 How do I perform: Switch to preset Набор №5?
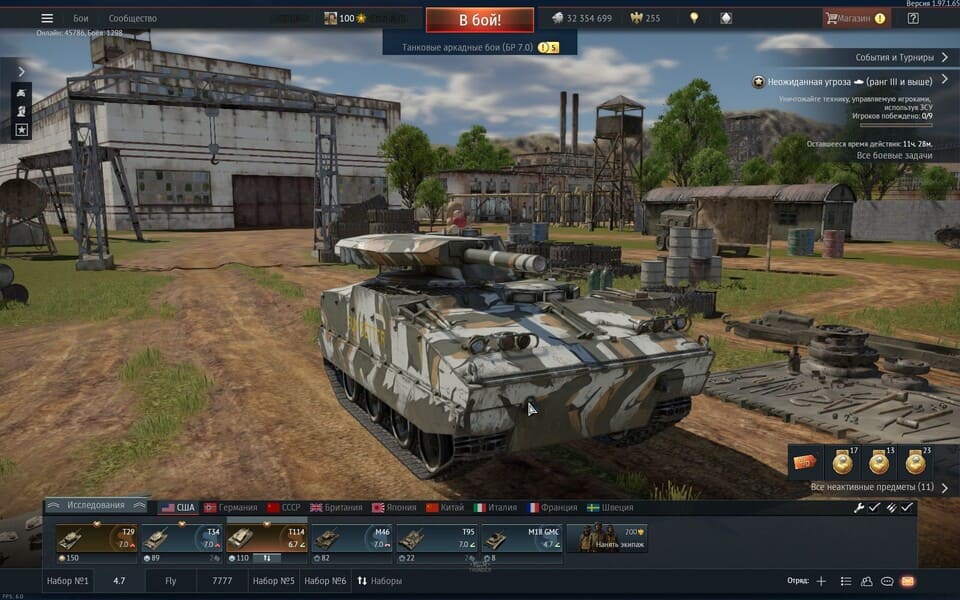click(x=273, y=581)
